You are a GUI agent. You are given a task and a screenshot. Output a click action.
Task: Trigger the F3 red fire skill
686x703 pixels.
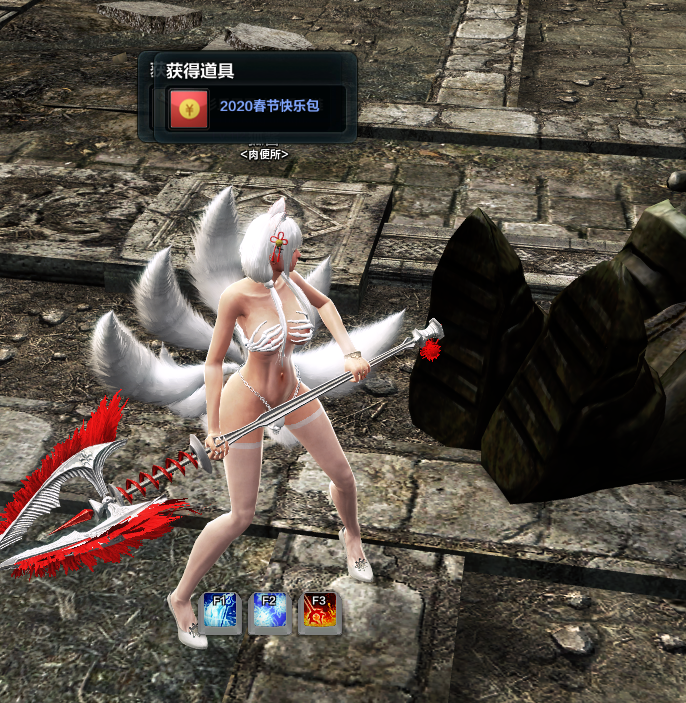pyautogui.click(x=319, y=610)
